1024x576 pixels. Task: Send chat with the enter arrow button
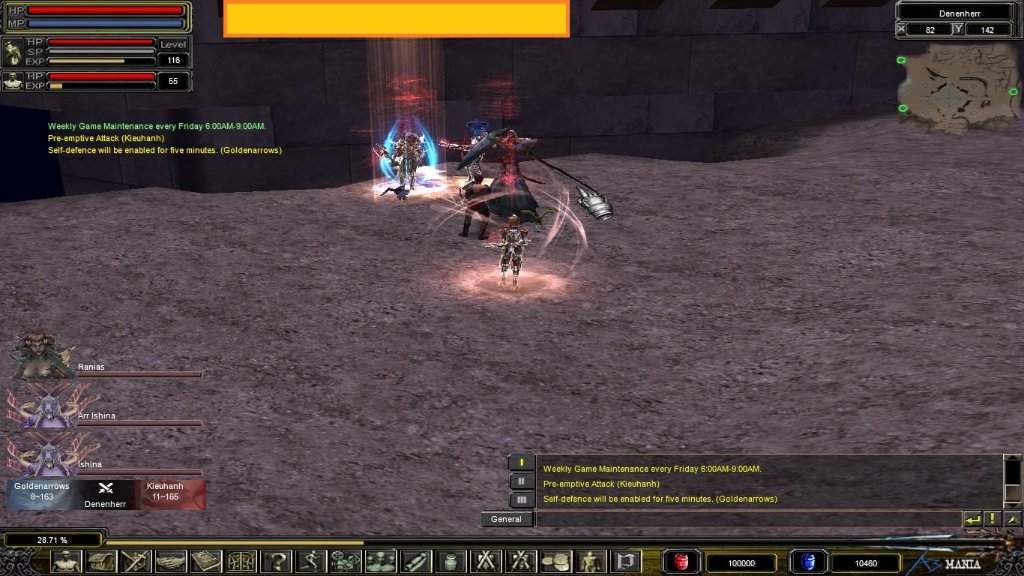click(972, 519)
